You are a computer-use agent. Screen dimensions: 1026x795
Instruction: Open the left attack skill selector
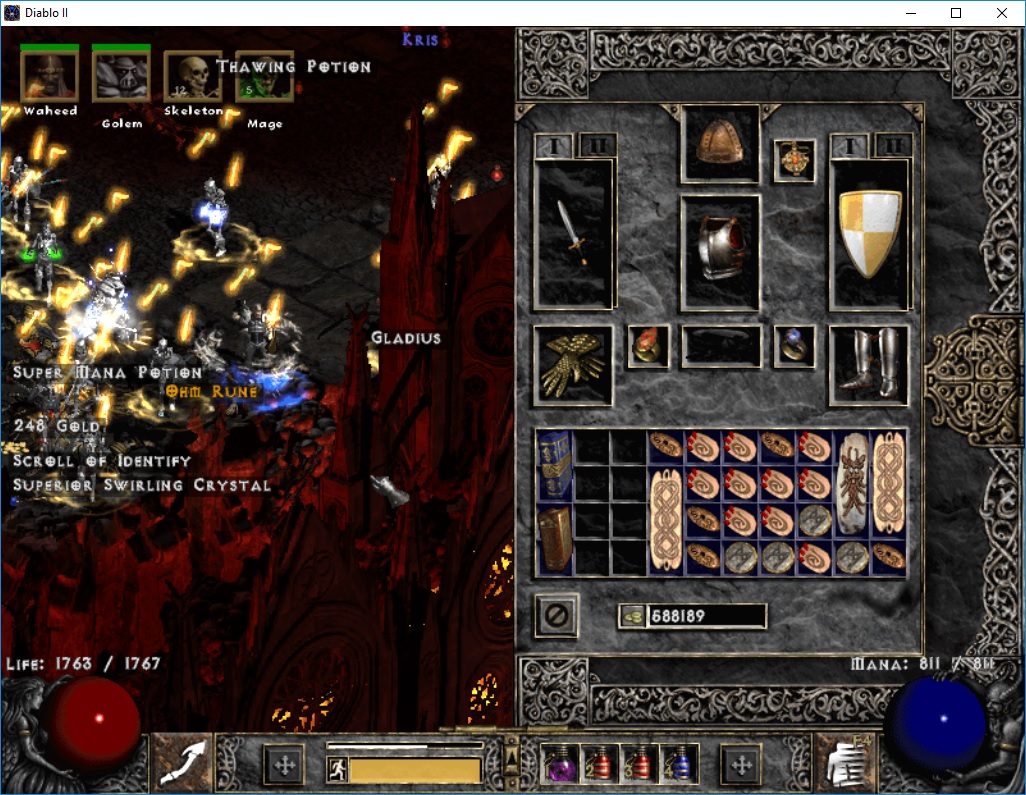pos(182,764)
